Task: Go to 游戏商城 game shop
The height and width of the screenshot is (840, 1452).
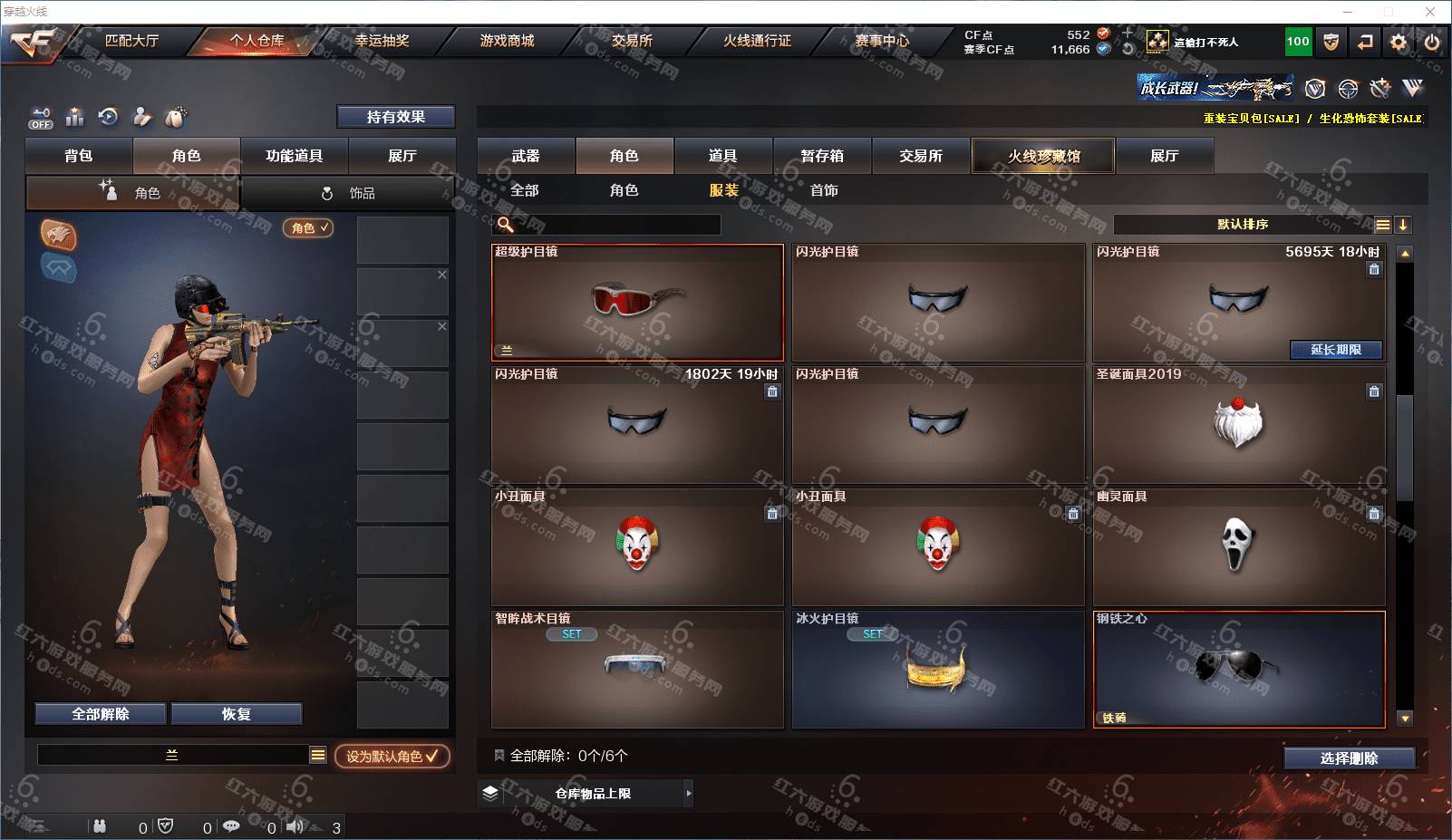Action: pyautogui.click(x=507, y=41)
